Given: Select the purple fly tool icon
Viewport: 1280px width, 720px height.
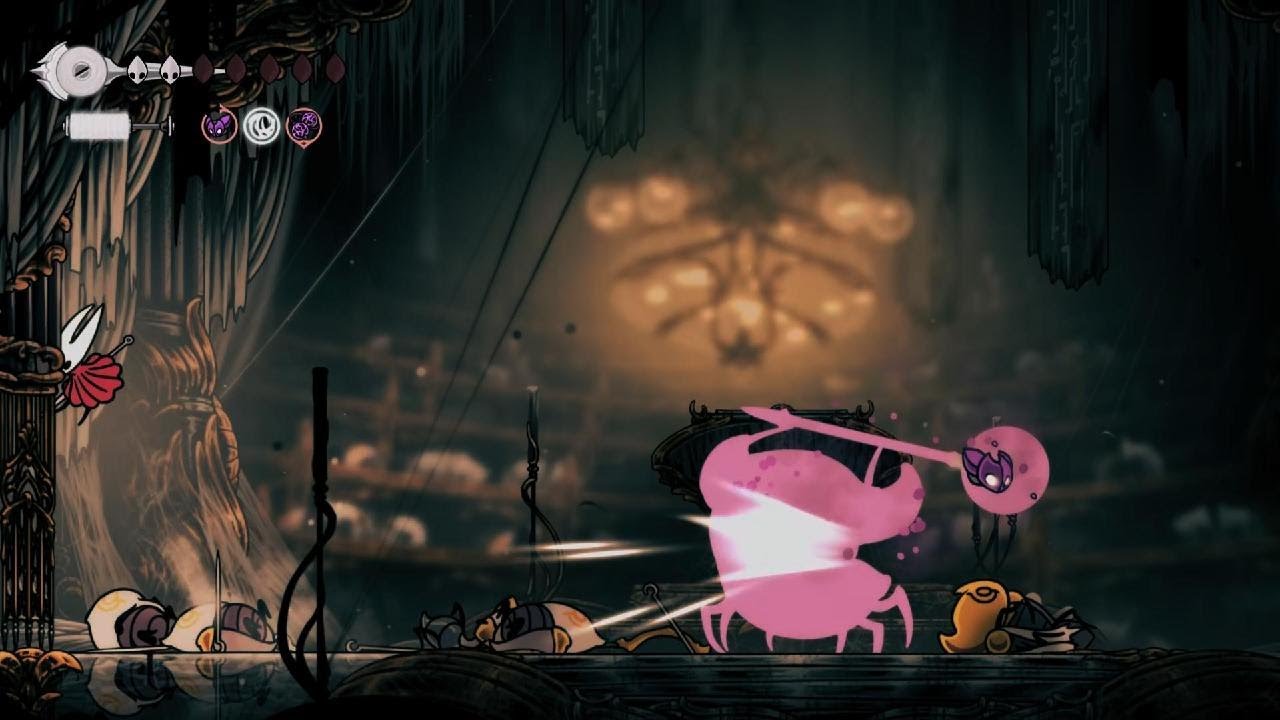Looking at the screenshot, I should (x=219, y=126).
